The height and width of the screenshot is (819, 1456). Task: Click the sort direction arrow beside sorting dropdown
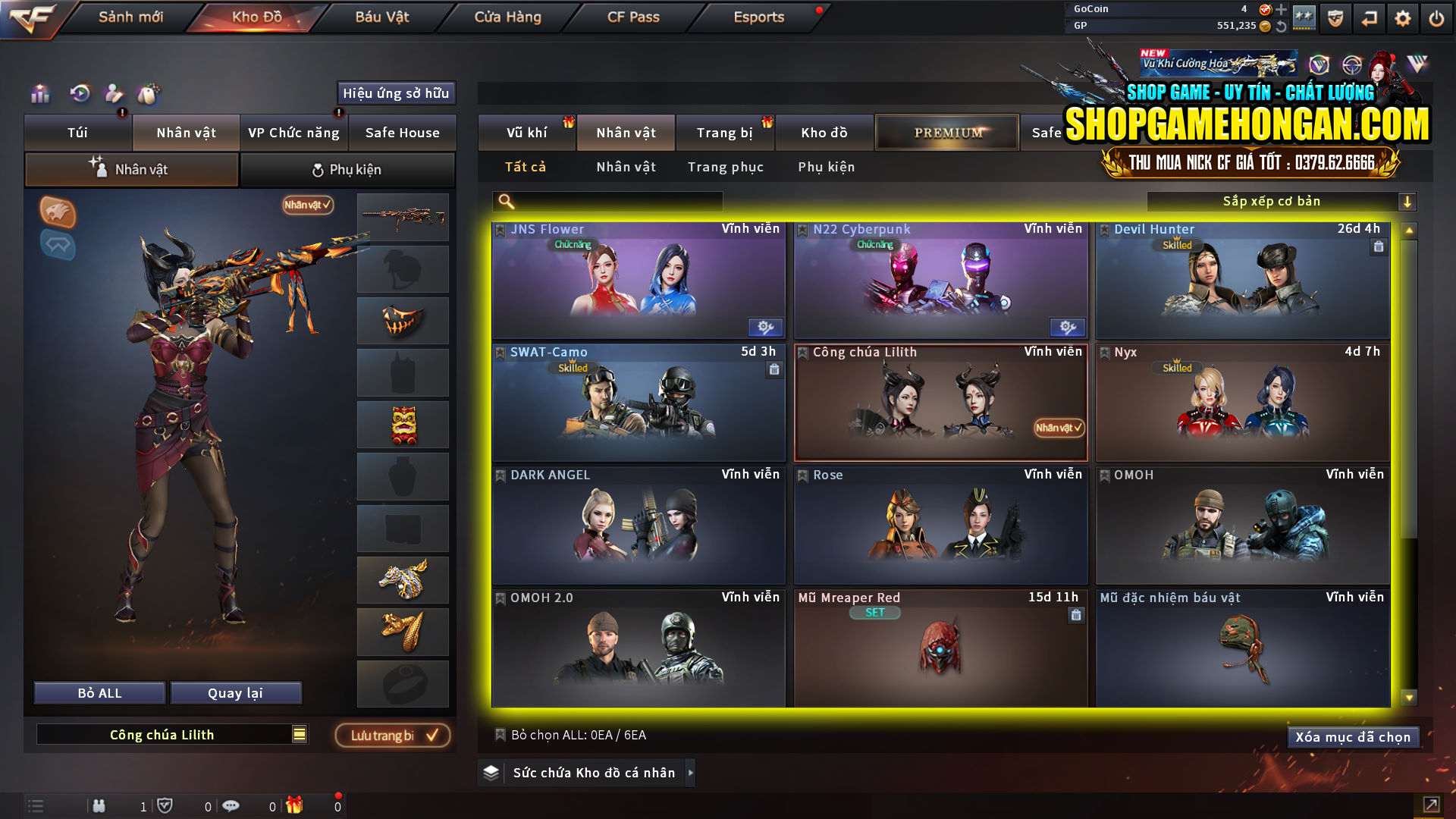pos(1408,201)
